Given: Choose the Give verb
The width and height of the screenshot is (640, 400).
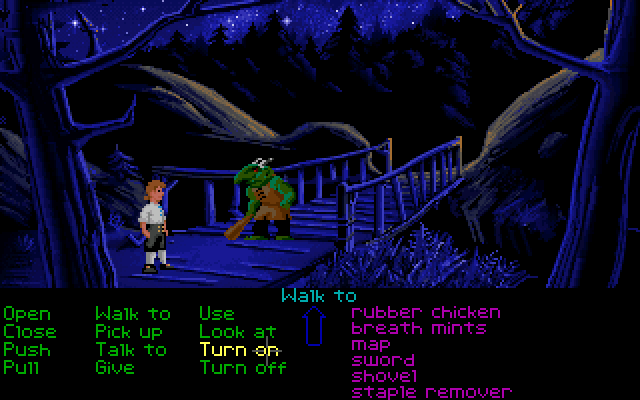Looking at the screenshot, I should click(x=115, y=367).
